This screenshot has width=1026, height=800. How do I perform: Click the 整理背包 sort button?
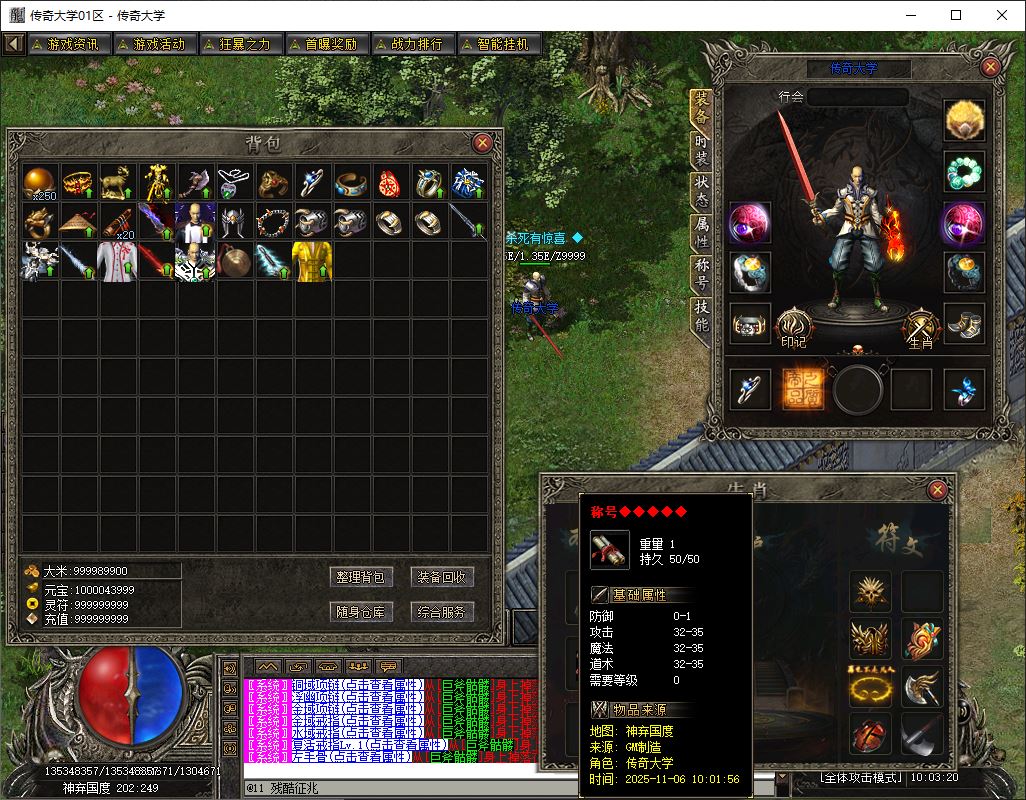pyautogui.click(x=360, y=577)
